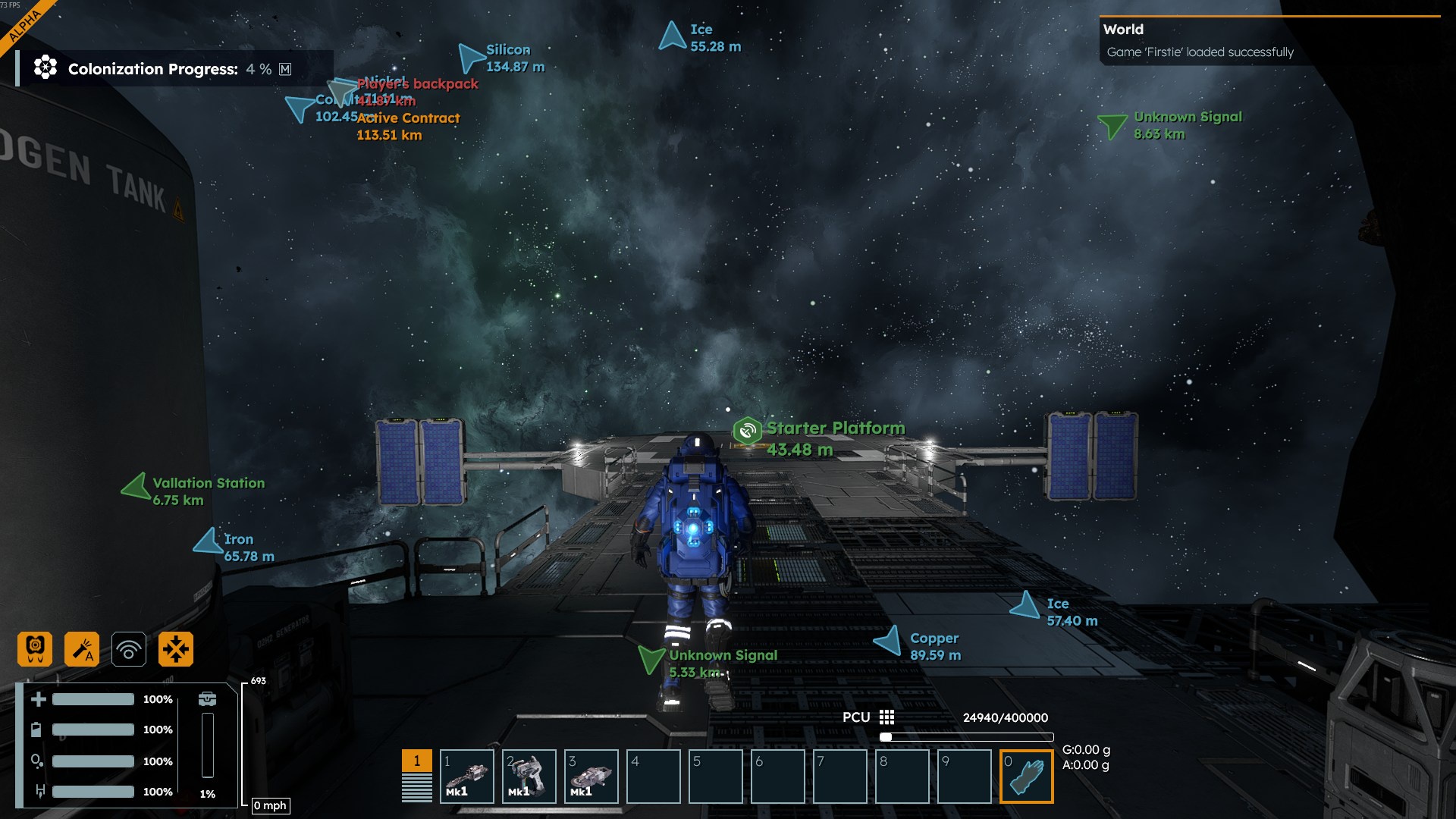Select the Mk1 hand drill hotbar slot
Screen dimensions: 1456x819
[466, 777]
